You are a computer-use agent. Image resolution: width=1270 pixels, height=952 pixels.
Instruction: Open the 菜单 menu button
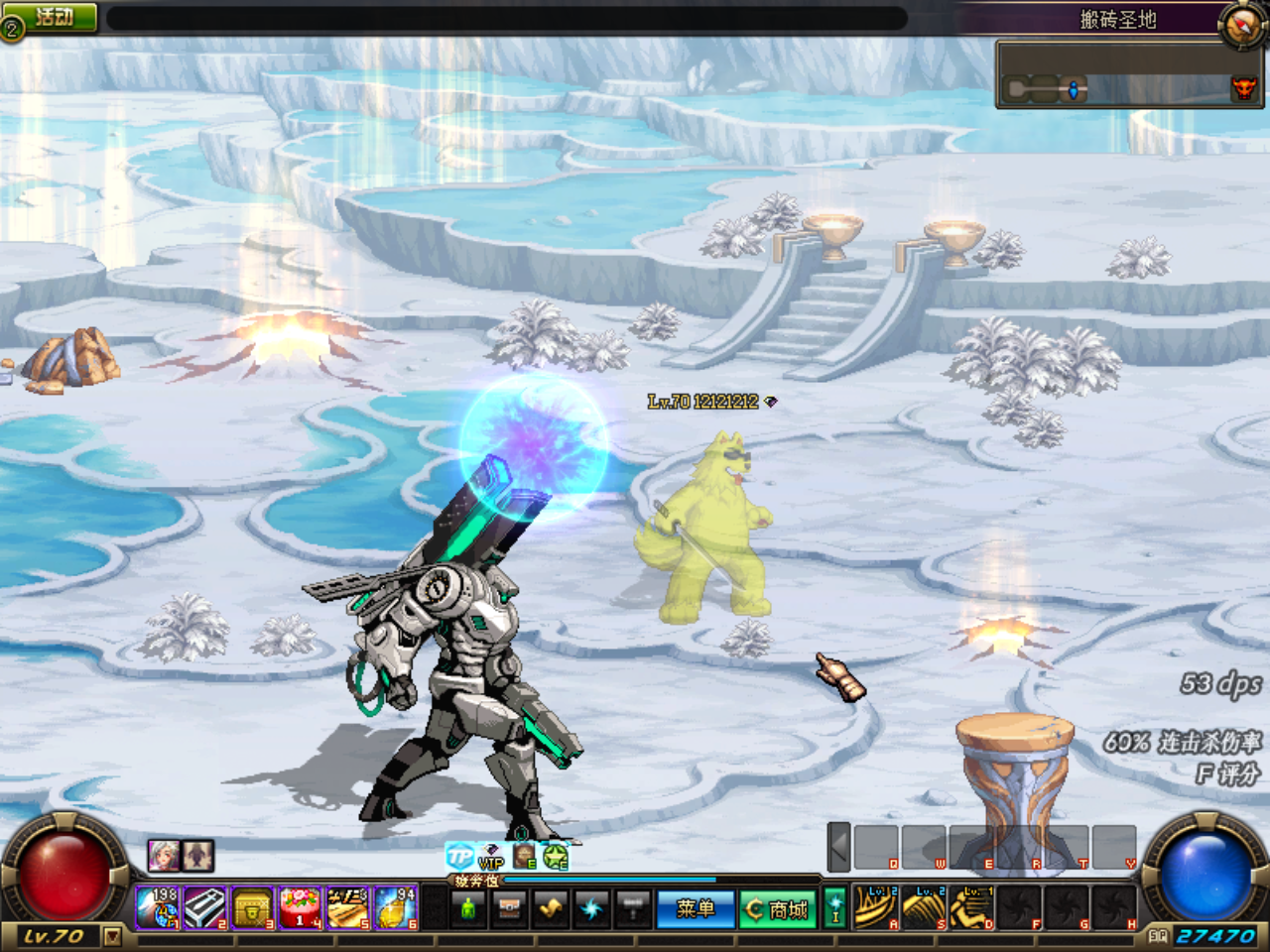pyautogui.click(x=695, y=908)
